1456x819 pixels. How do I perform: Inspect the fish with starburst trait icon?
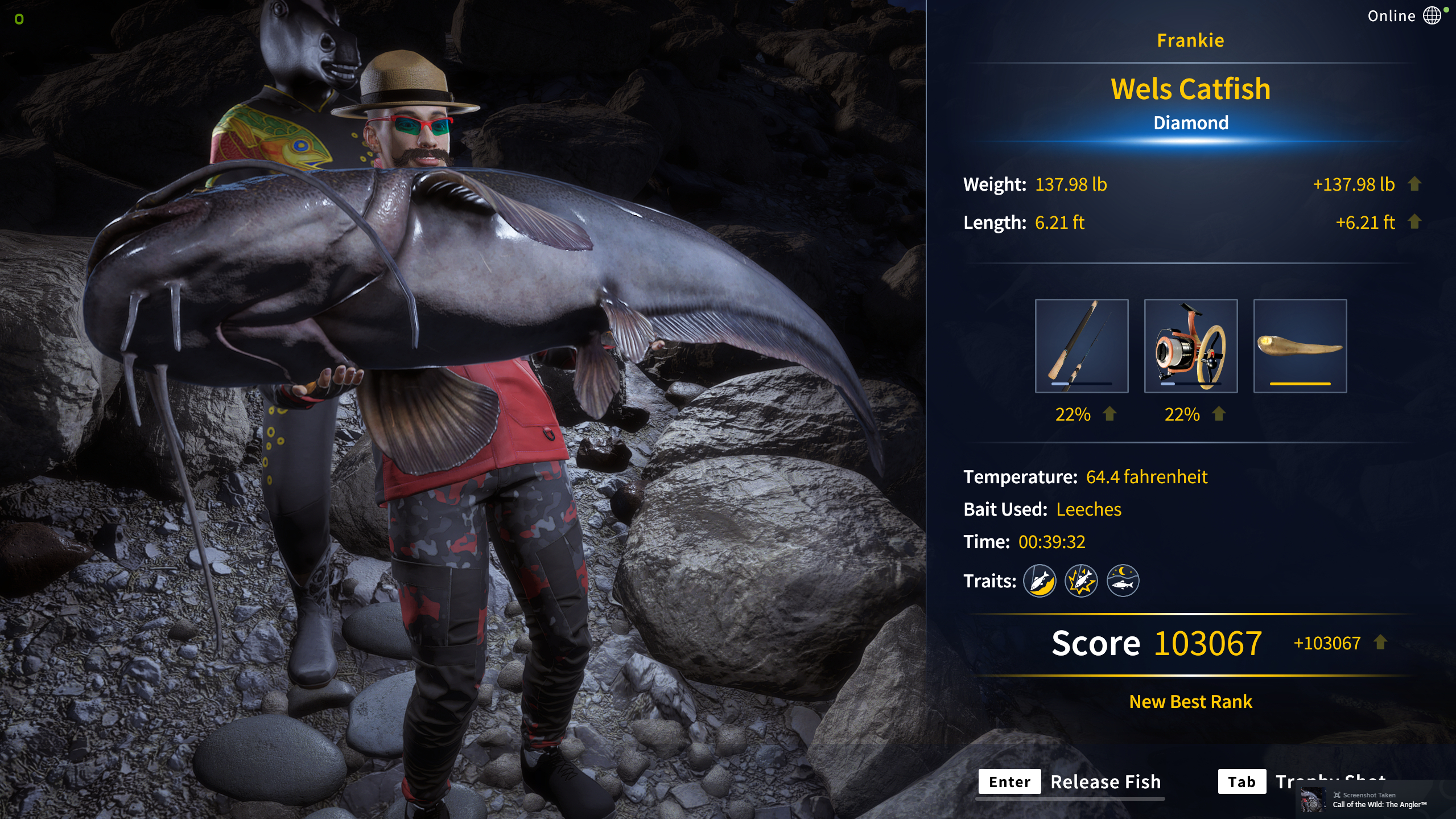(1081, 581)
